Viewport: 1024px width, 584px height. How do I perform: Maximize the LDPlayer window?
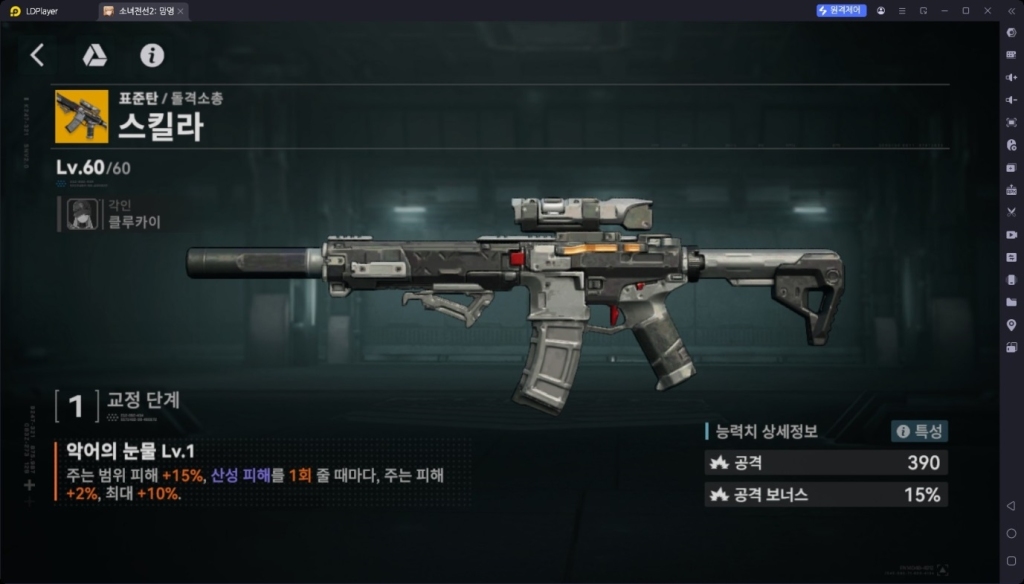(965, 10)
